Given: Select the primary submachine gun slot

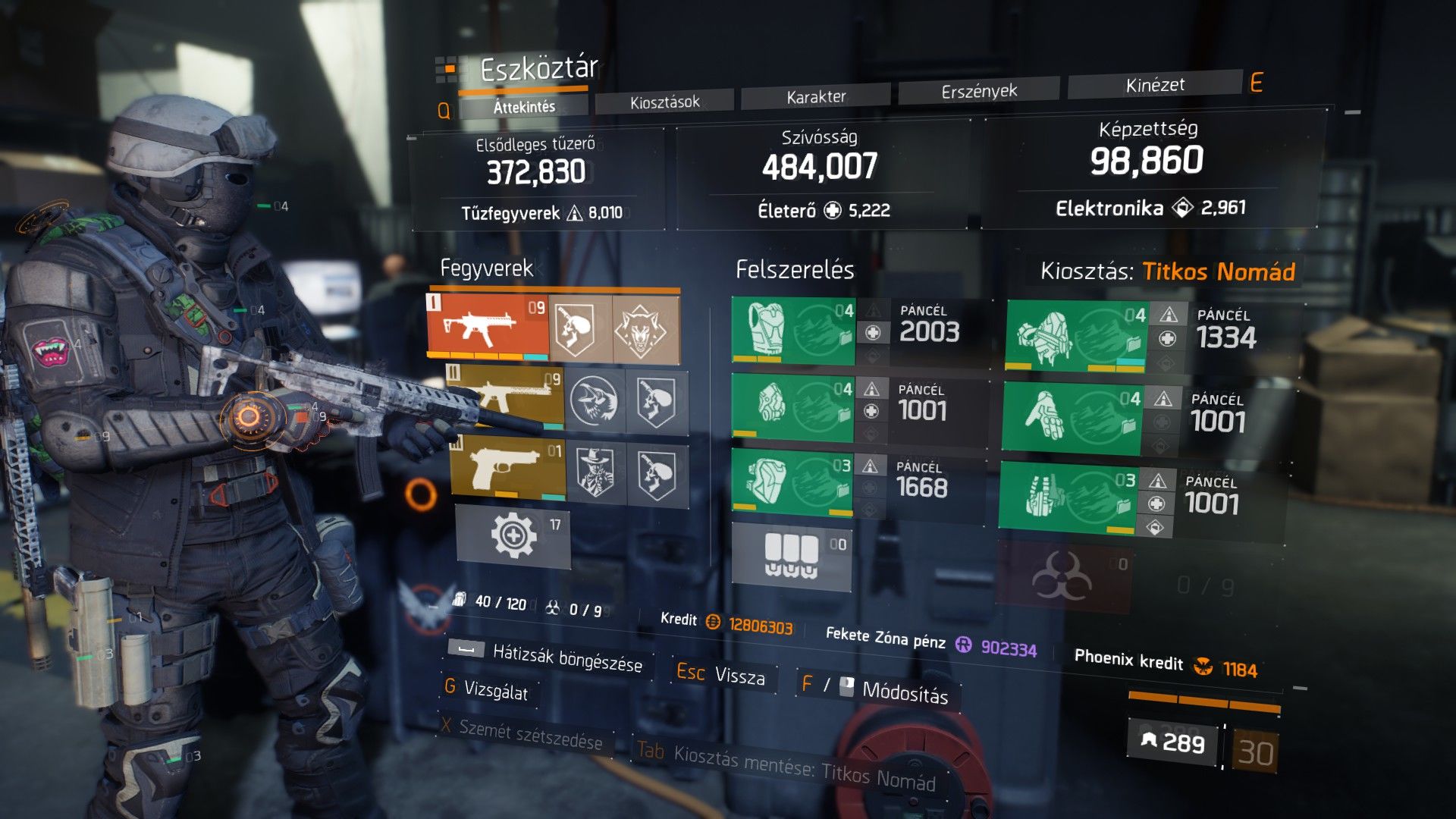Looking at the screenshot, I should coord(488,326).
